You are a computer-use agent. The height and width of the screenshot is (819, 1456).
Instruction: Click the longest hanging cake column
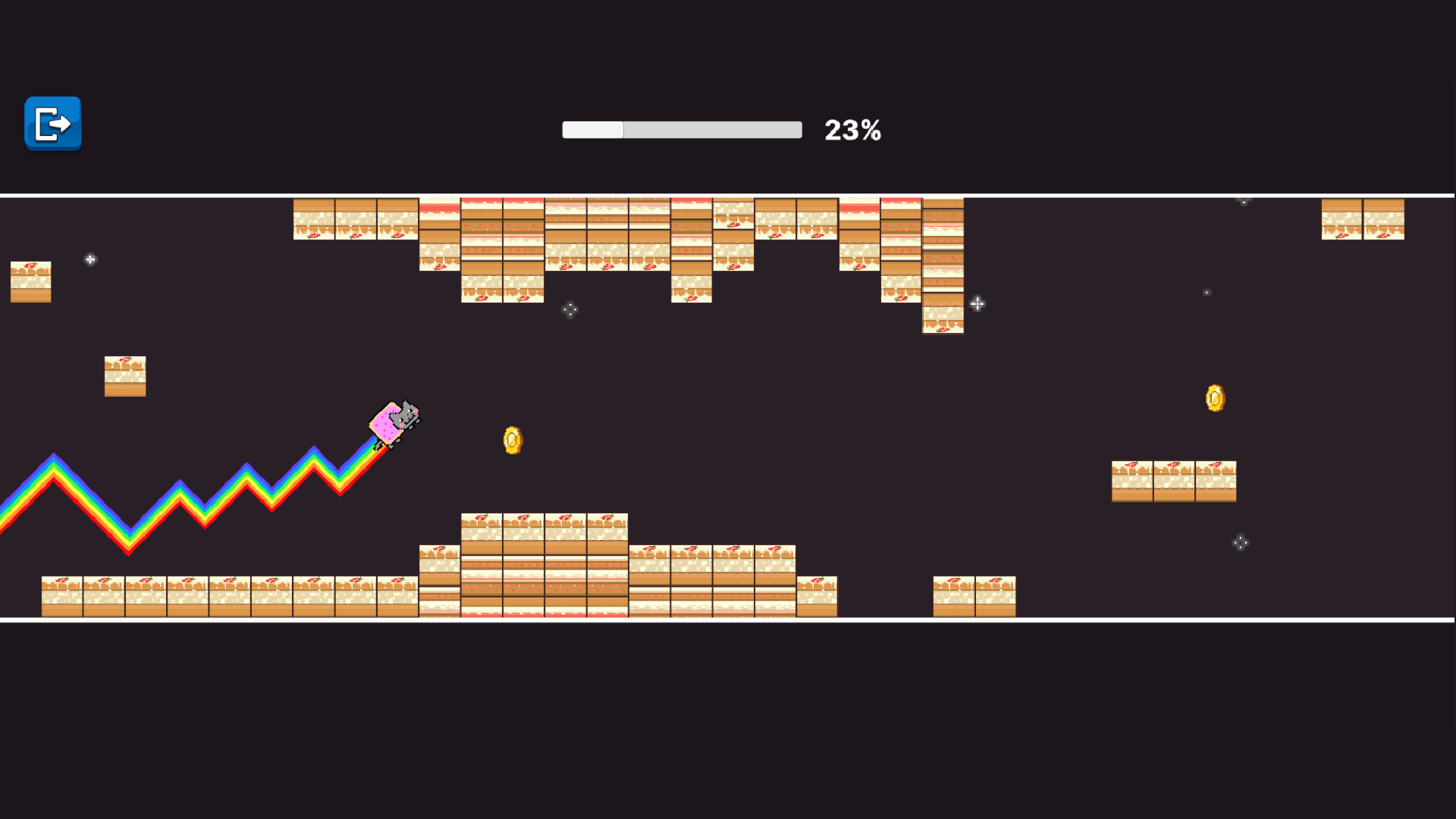943,265
